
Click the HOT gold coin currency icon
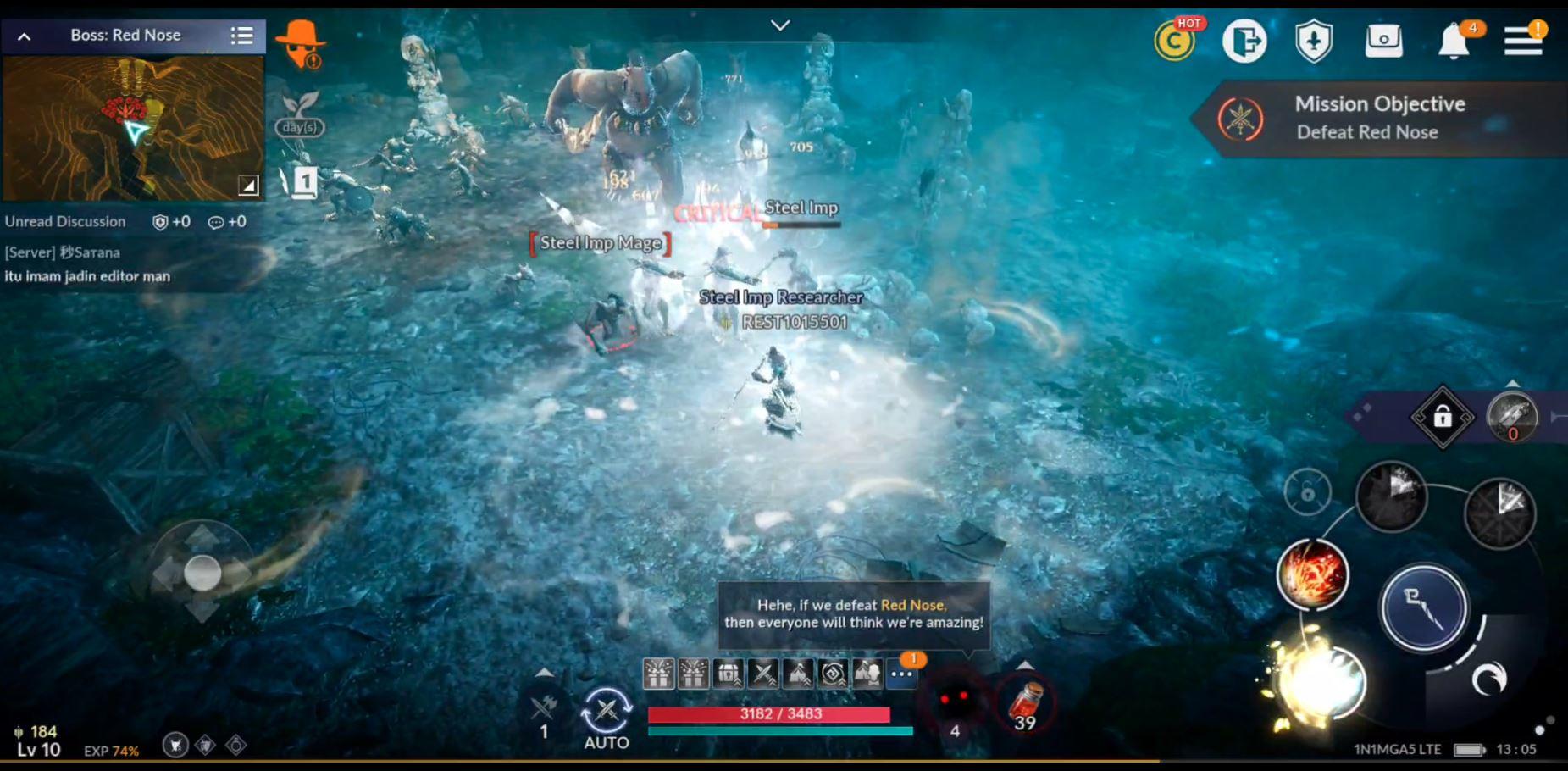[1176, 41]
